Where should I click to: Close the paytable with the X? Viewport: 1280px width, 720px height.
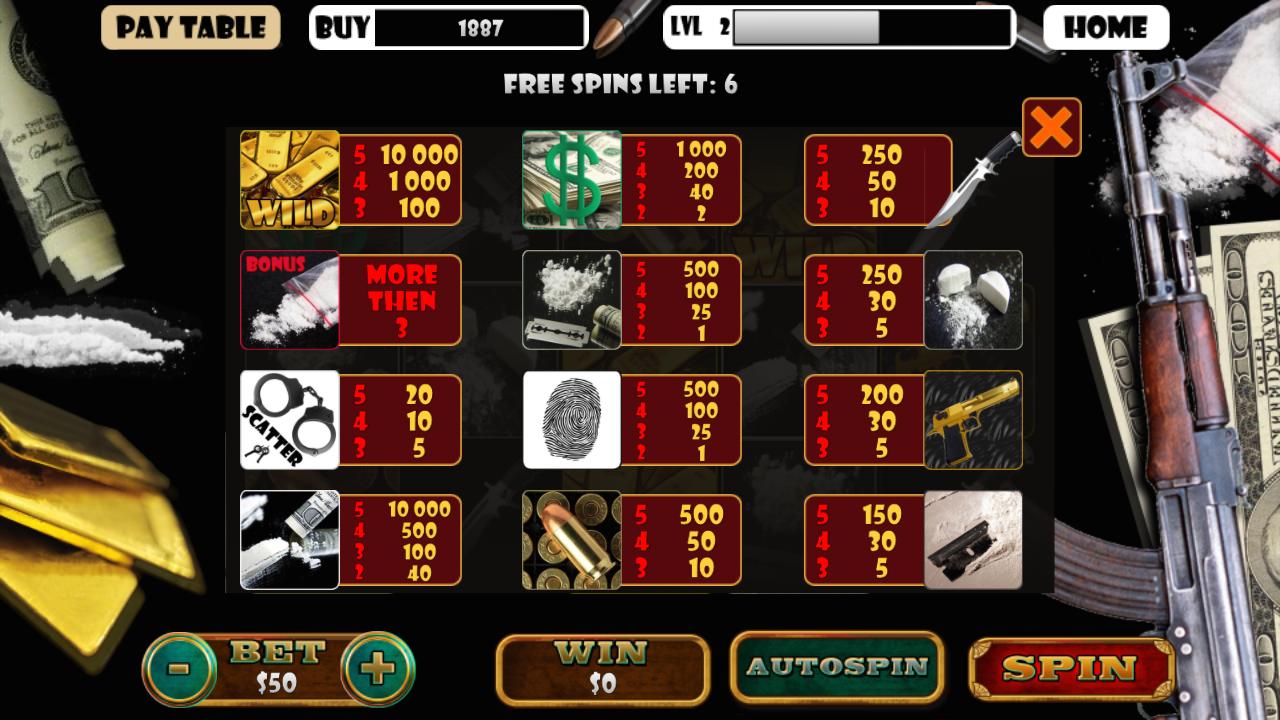coord(1050,127)
